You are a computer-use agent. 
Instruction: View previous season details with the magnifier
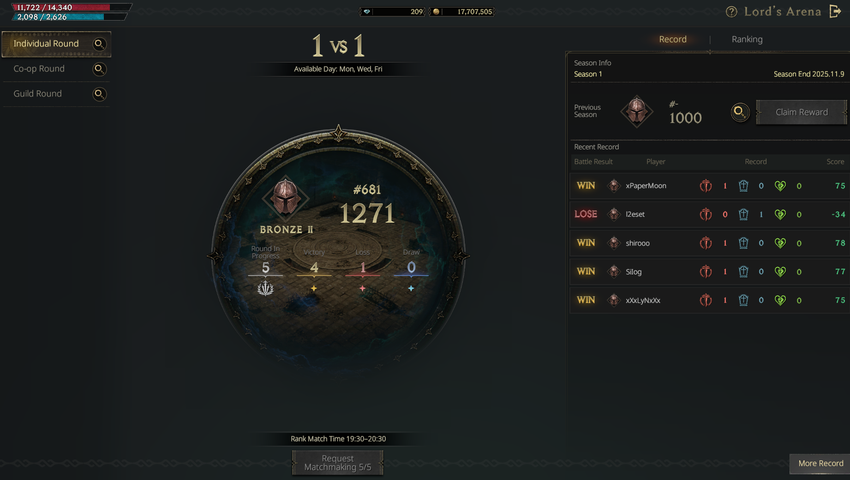740,112
